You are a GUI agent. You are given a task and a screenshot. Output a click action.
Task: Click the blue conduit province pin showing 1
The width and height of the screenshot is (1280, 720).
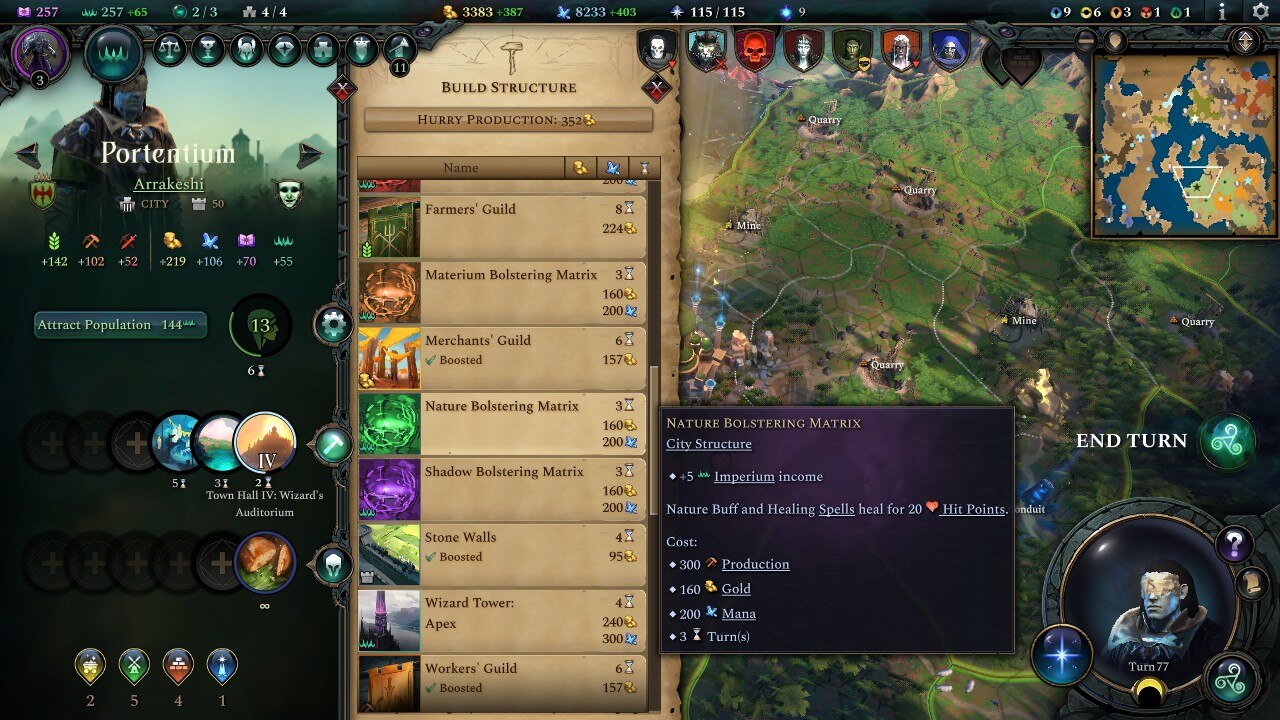(x=222, y=664)
